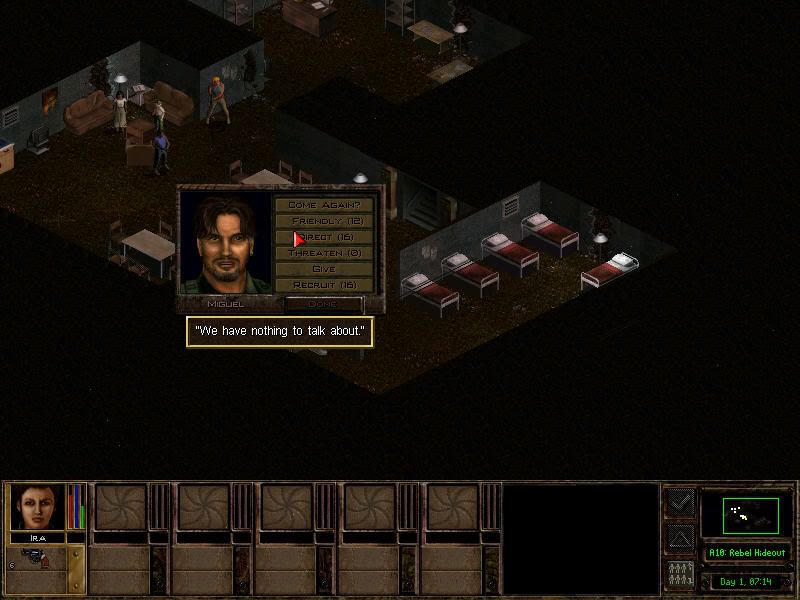800x600 pixels.
Task: Click Ira's revolver weapon slot
Action: point(38,558)
